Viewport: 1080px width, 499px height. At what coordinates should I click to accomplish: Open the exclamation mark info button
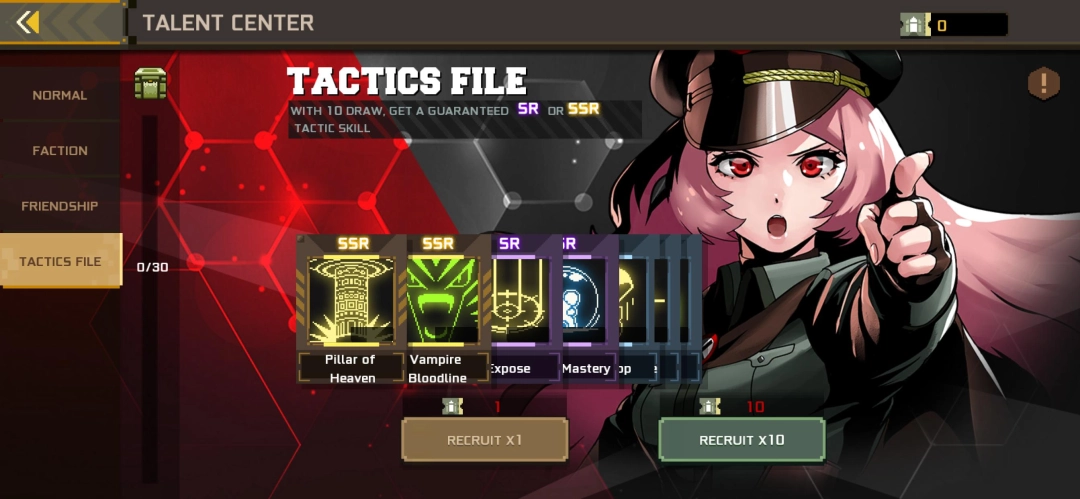[x=1043, y=83]
